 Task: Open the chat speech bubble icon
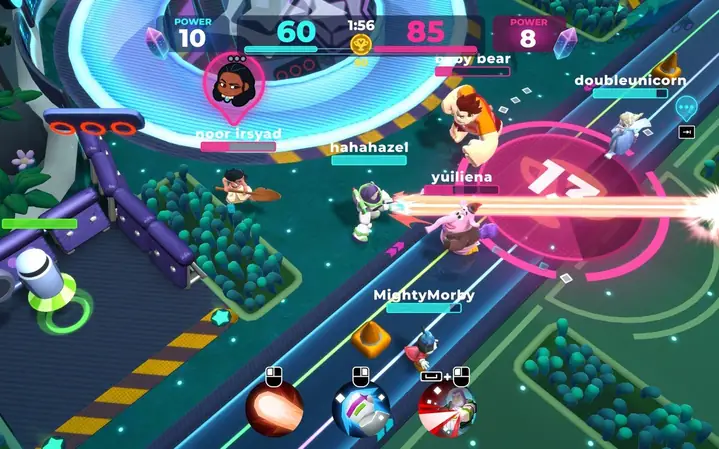click(686, 106)
